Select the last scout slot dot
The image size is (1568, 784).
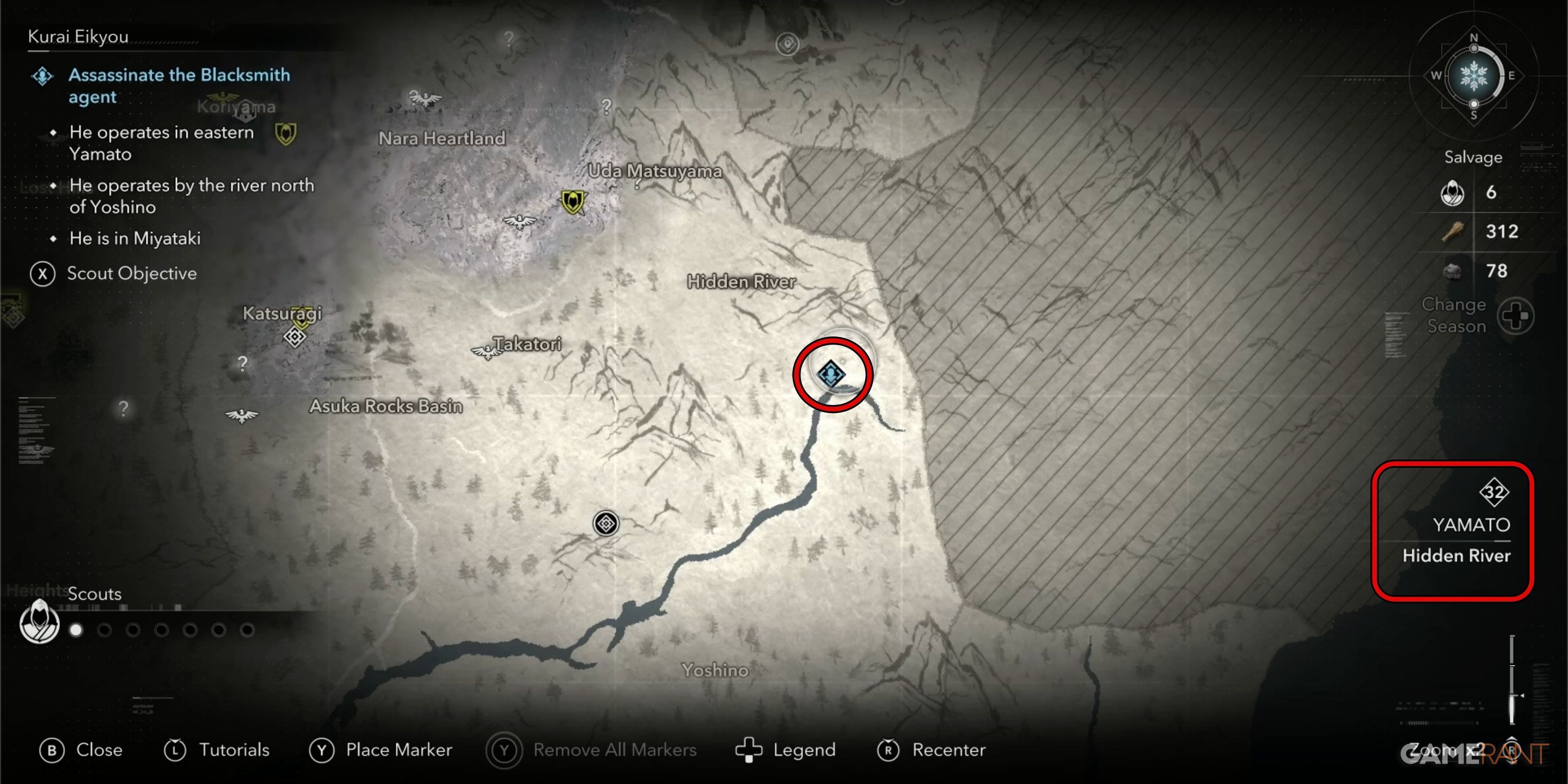[x=247, y=630]
